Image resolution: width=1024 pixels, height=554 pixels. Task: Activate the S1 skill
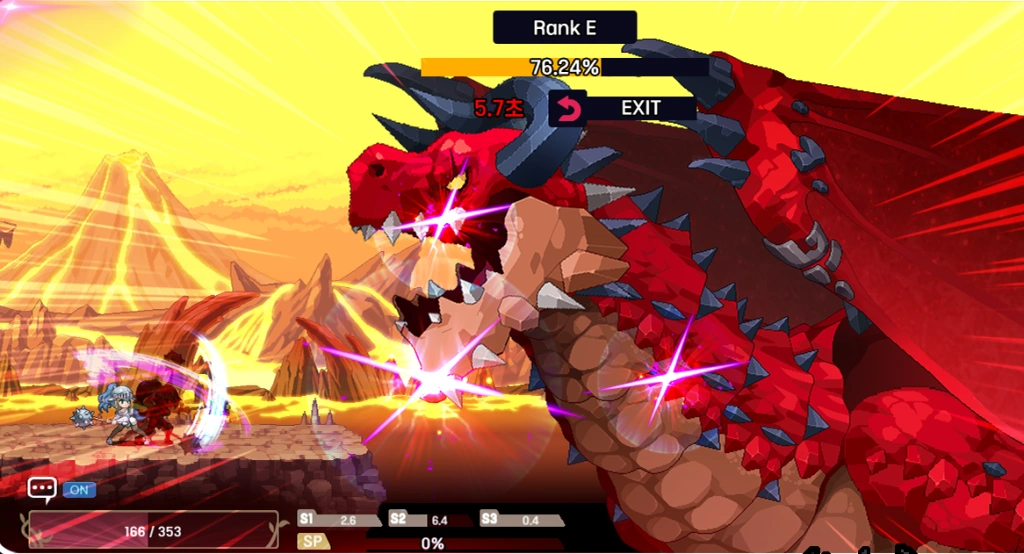340,520
